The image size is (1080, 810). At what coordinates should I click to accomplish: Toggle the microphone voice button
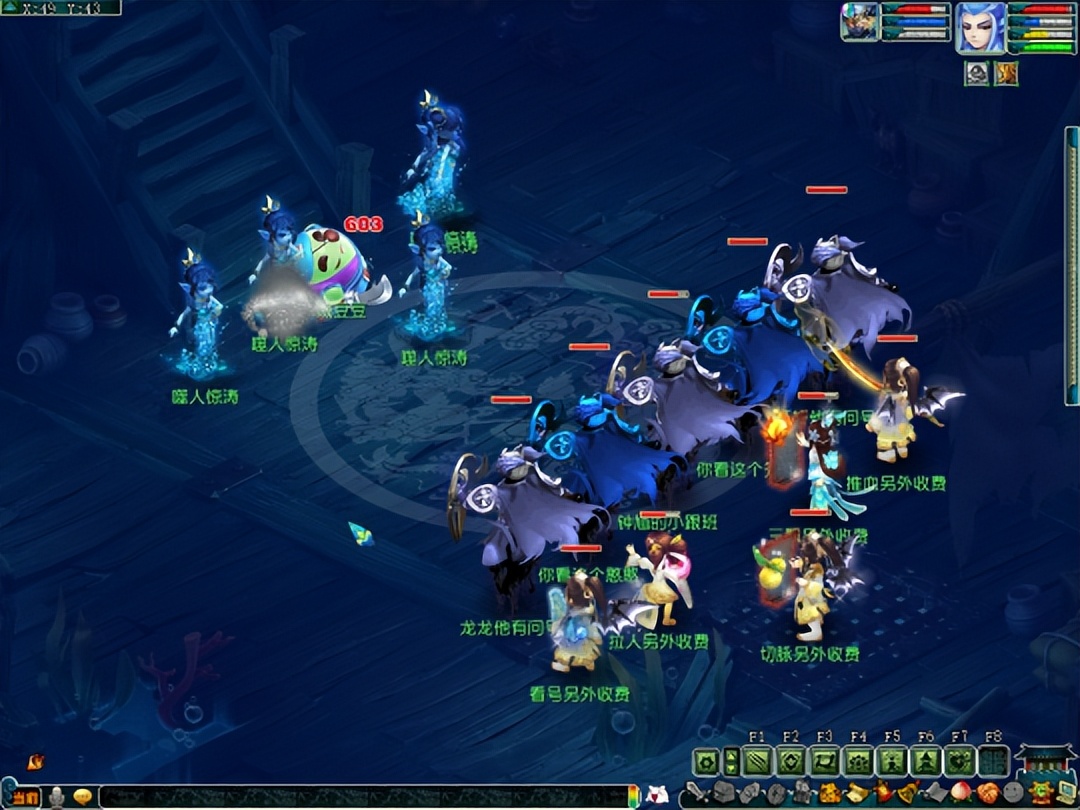pyautogui.click(x=58, y=797)
